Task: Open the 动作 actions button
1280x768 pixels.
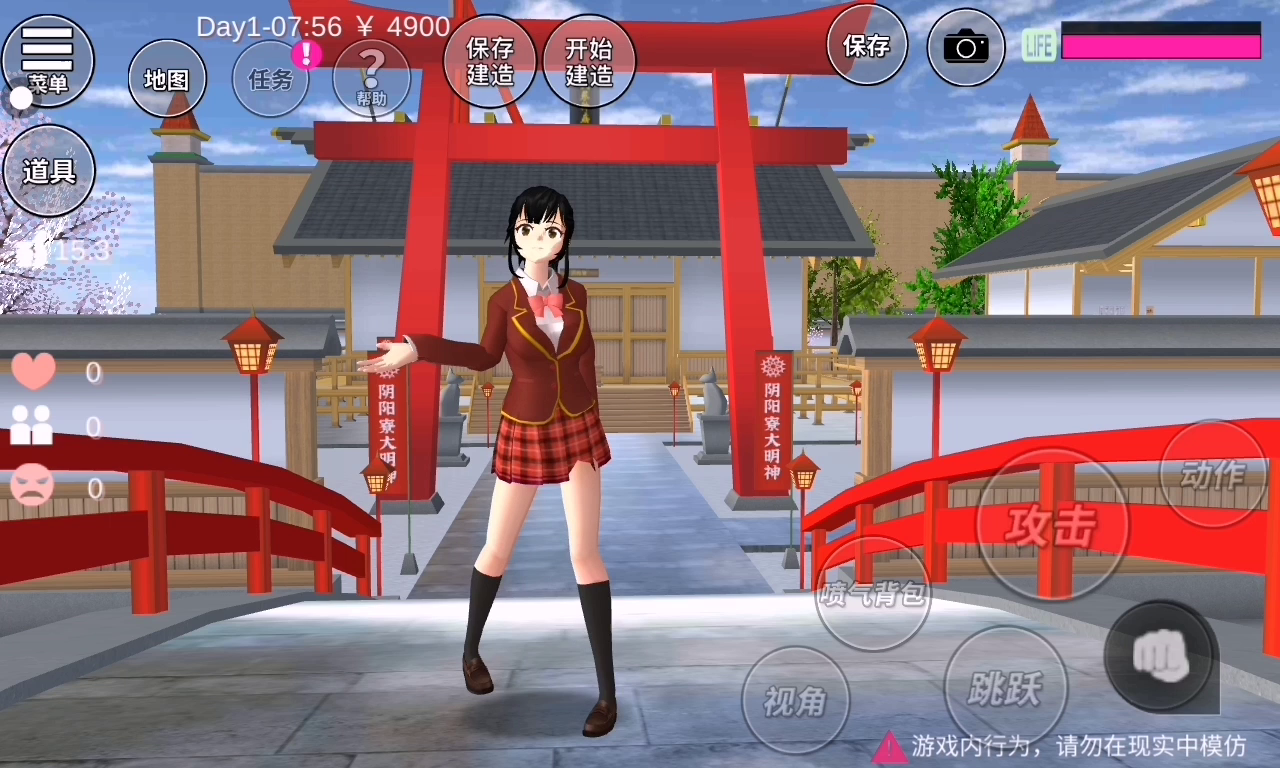Action: pyautogui.click(x=1213, y=474)
